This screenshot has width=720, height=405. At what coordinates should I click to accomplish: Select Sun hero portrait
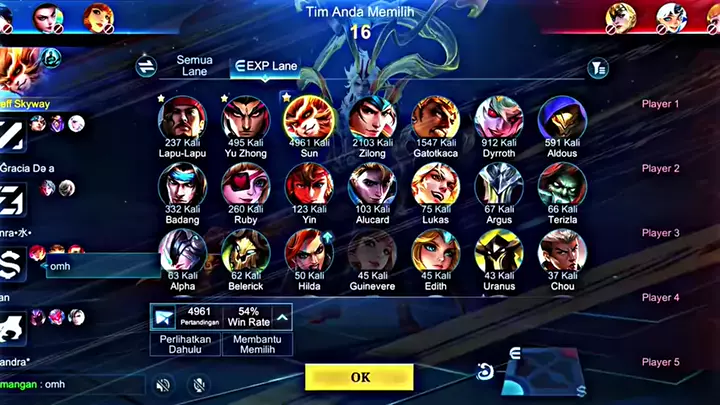point(308,118)
